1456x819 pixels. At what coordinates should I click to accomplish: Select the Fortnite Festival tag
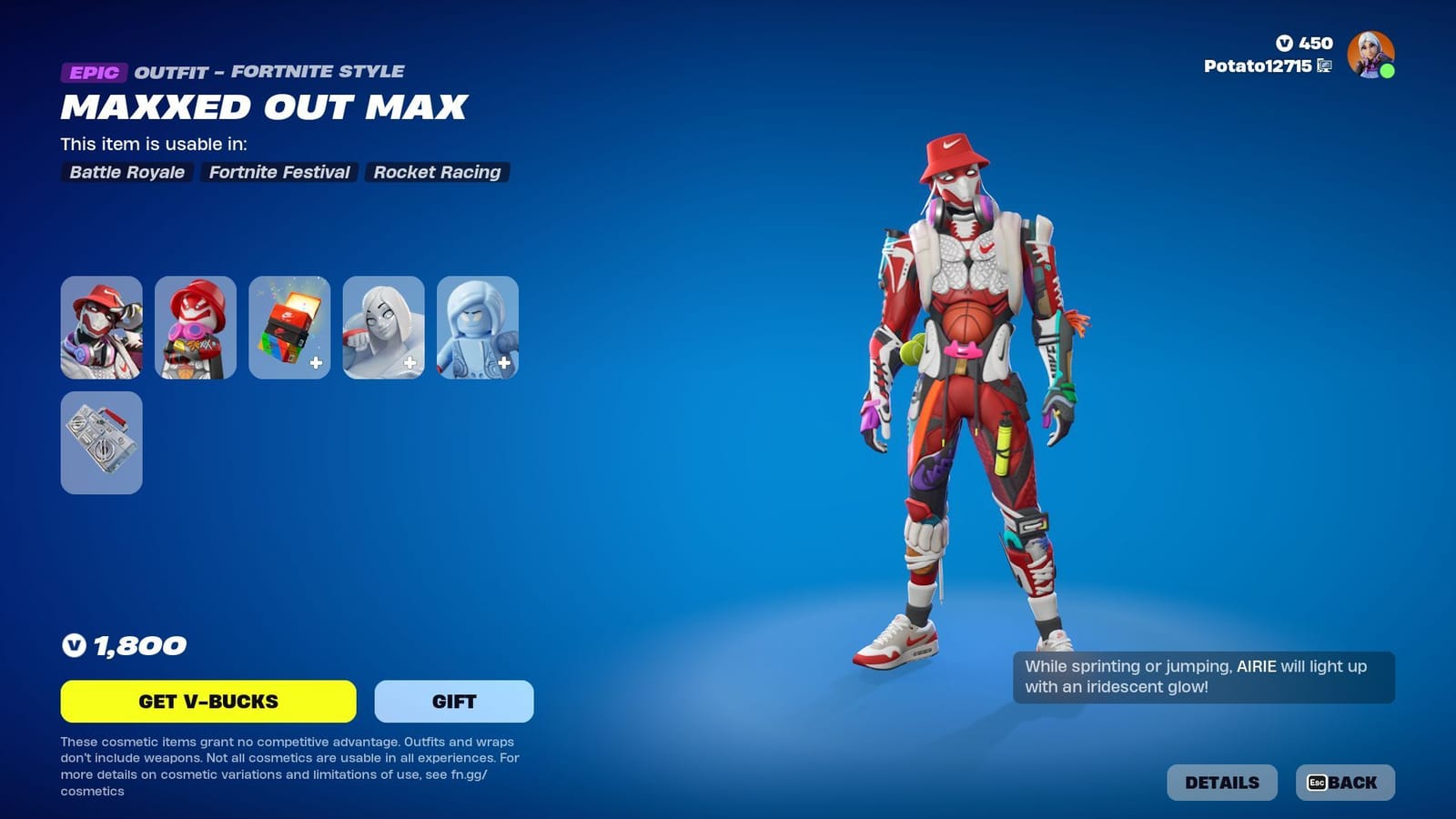click(279, 172)
